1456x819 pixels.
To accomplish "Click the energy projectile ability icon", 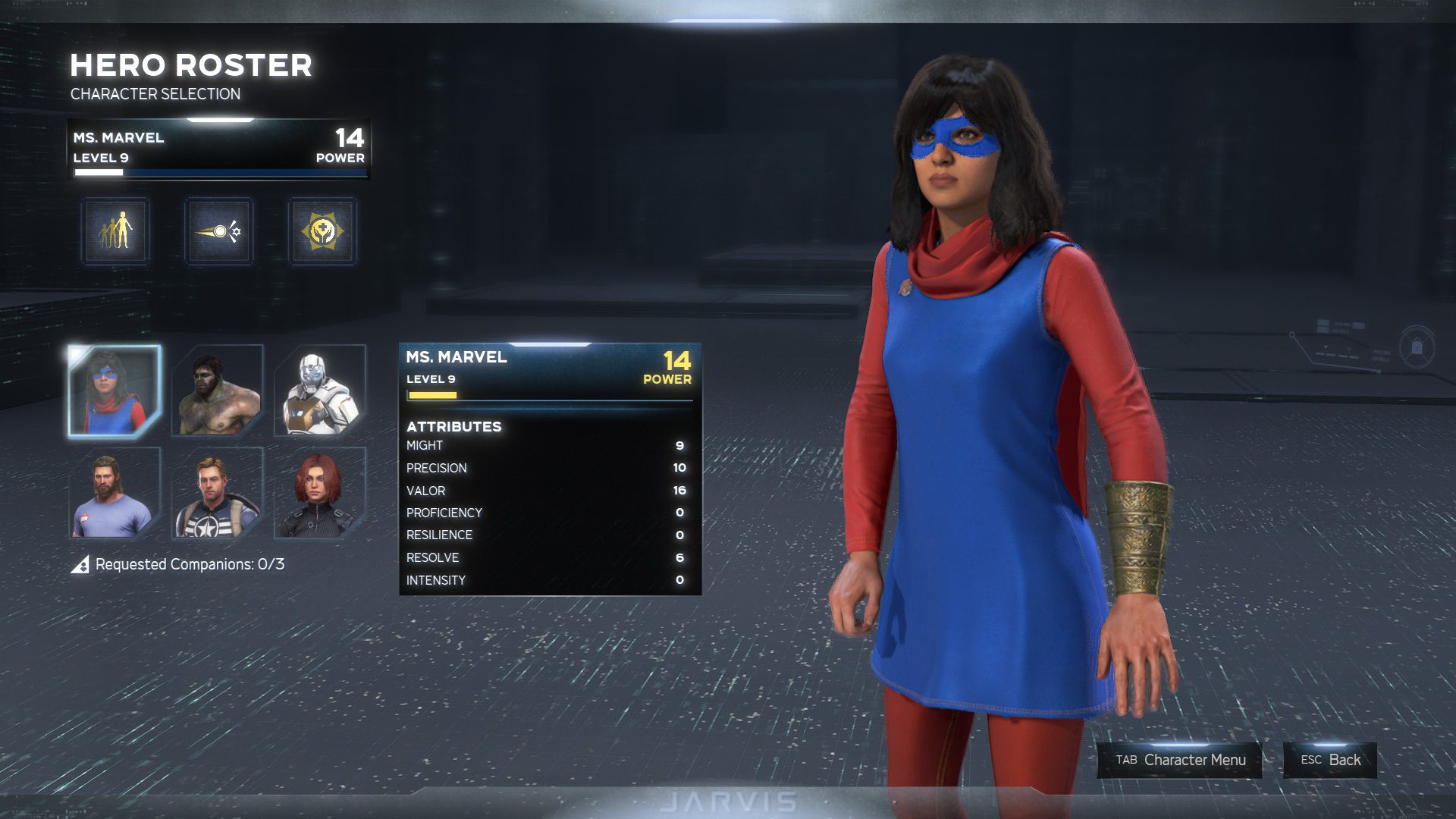I will pyautogui.click(x=219, y=231).
